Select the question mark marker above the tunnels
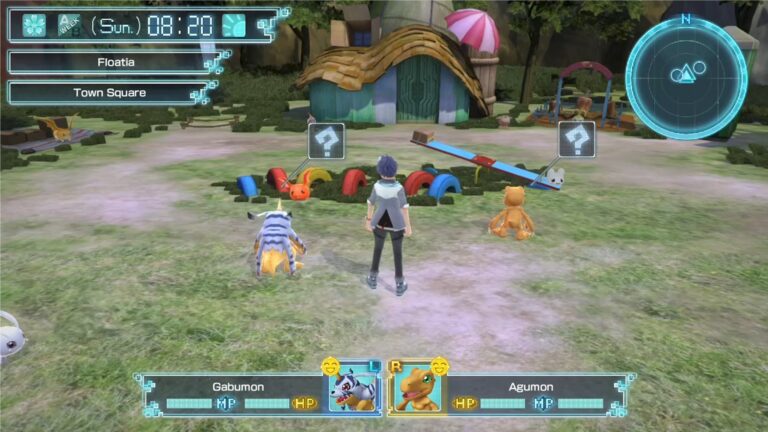Viewport: 768px width, 432px height. pyautogui.click(x=326, y=141)
